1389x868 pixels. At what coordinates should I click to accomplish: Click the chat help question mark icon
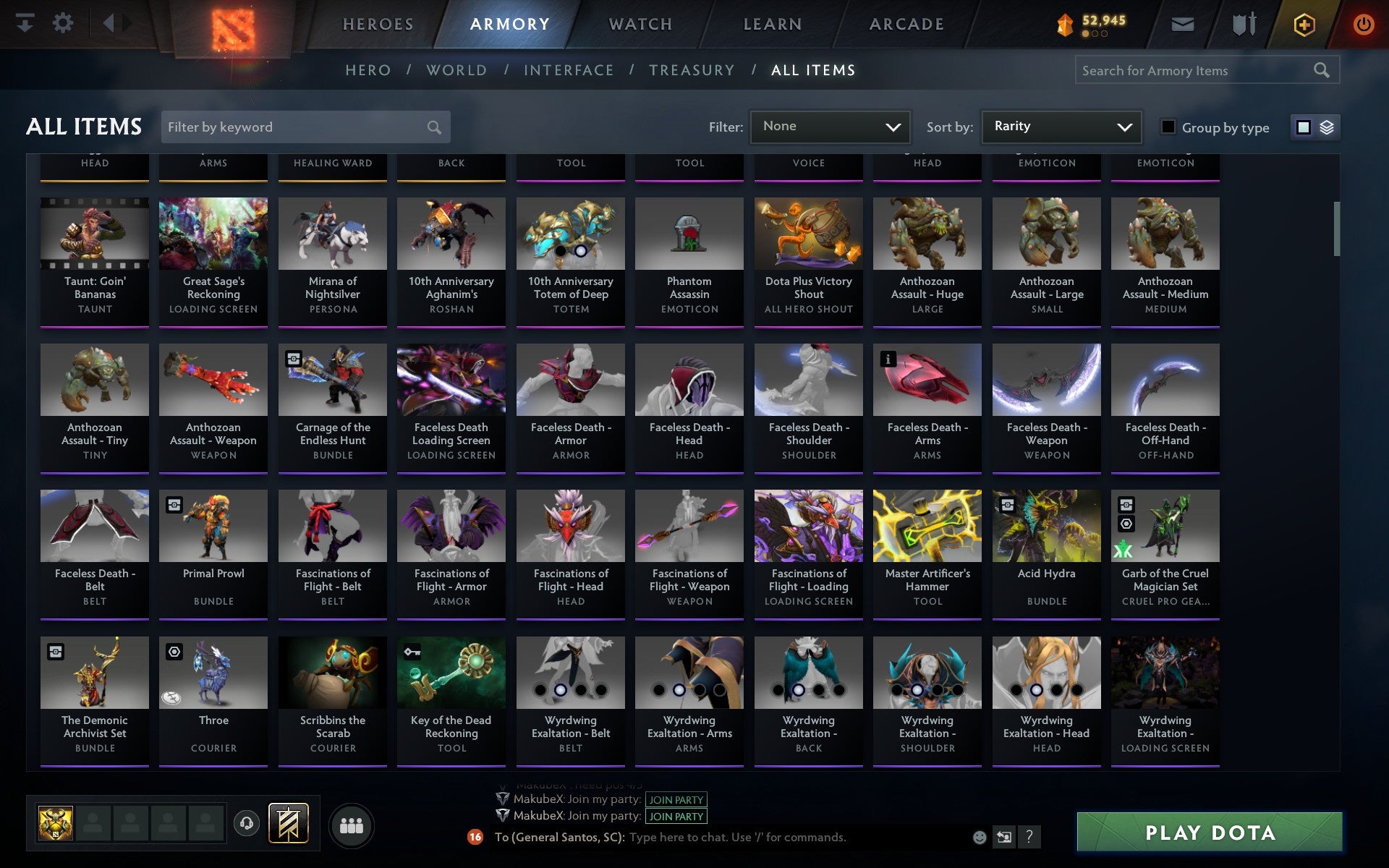click(1029, 838)
